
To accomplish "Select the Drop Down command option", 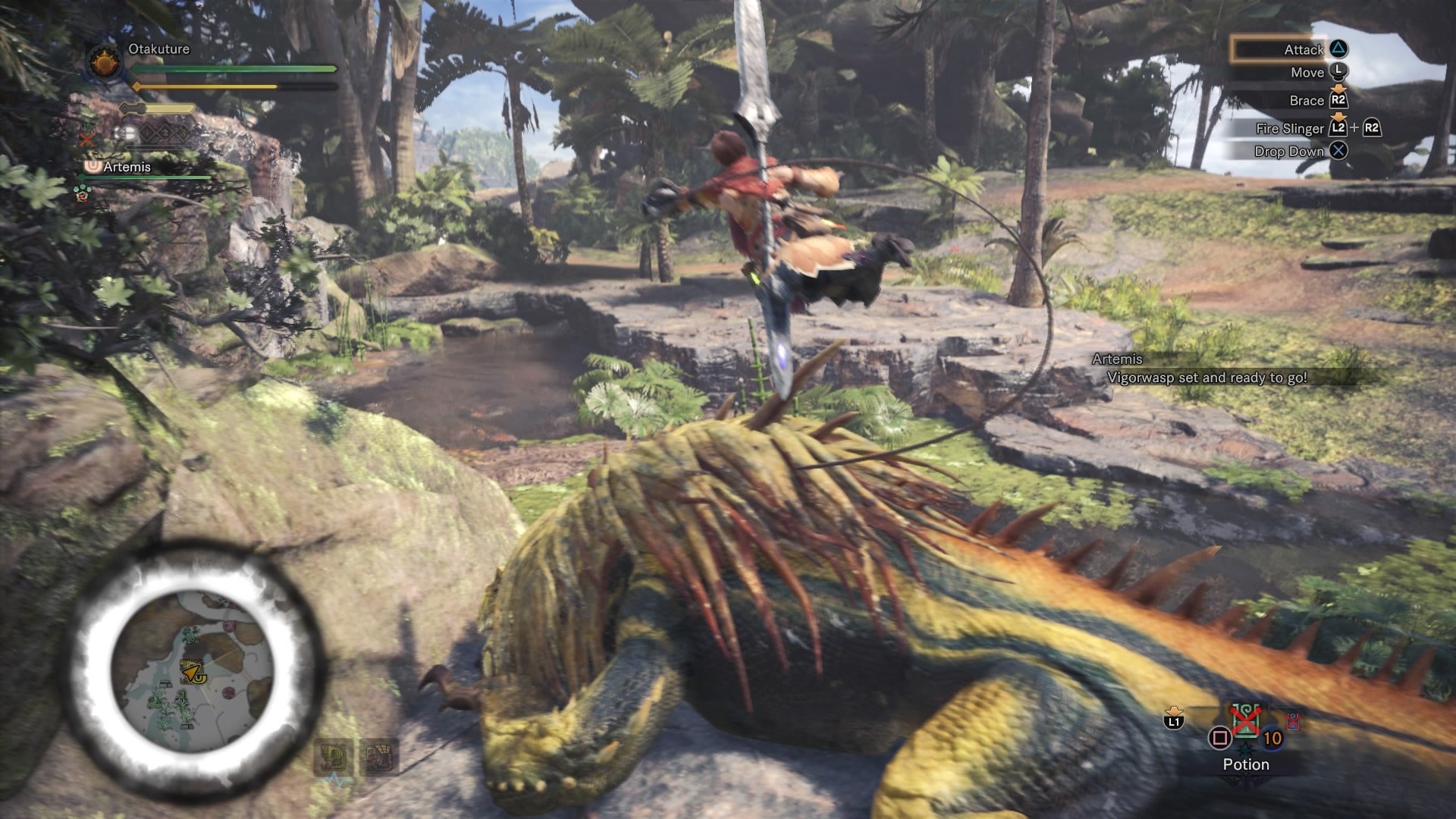I will point(1289,152).
